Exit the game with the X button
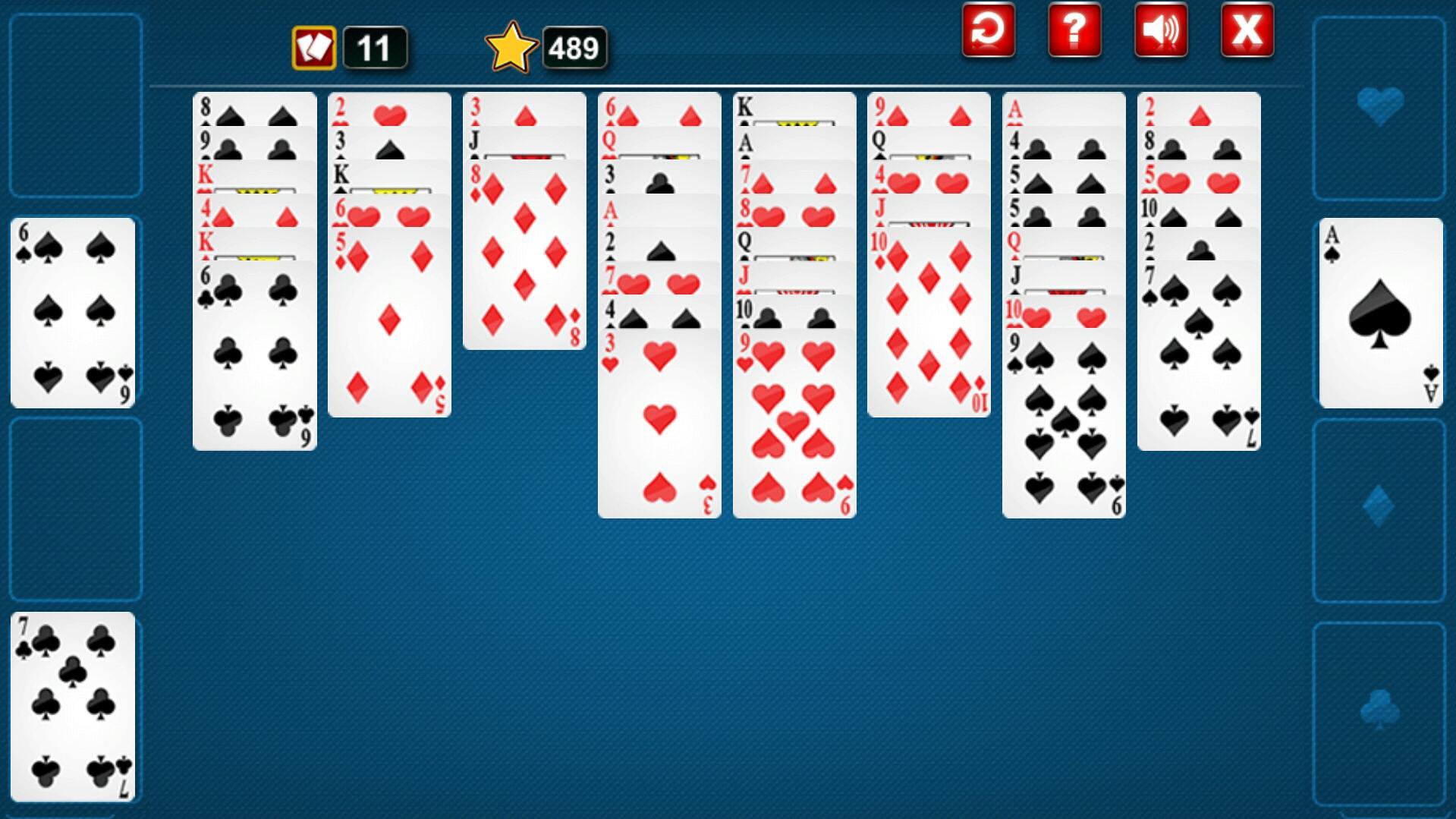The image size is (1456, 819). click(x=1247, y=32)
